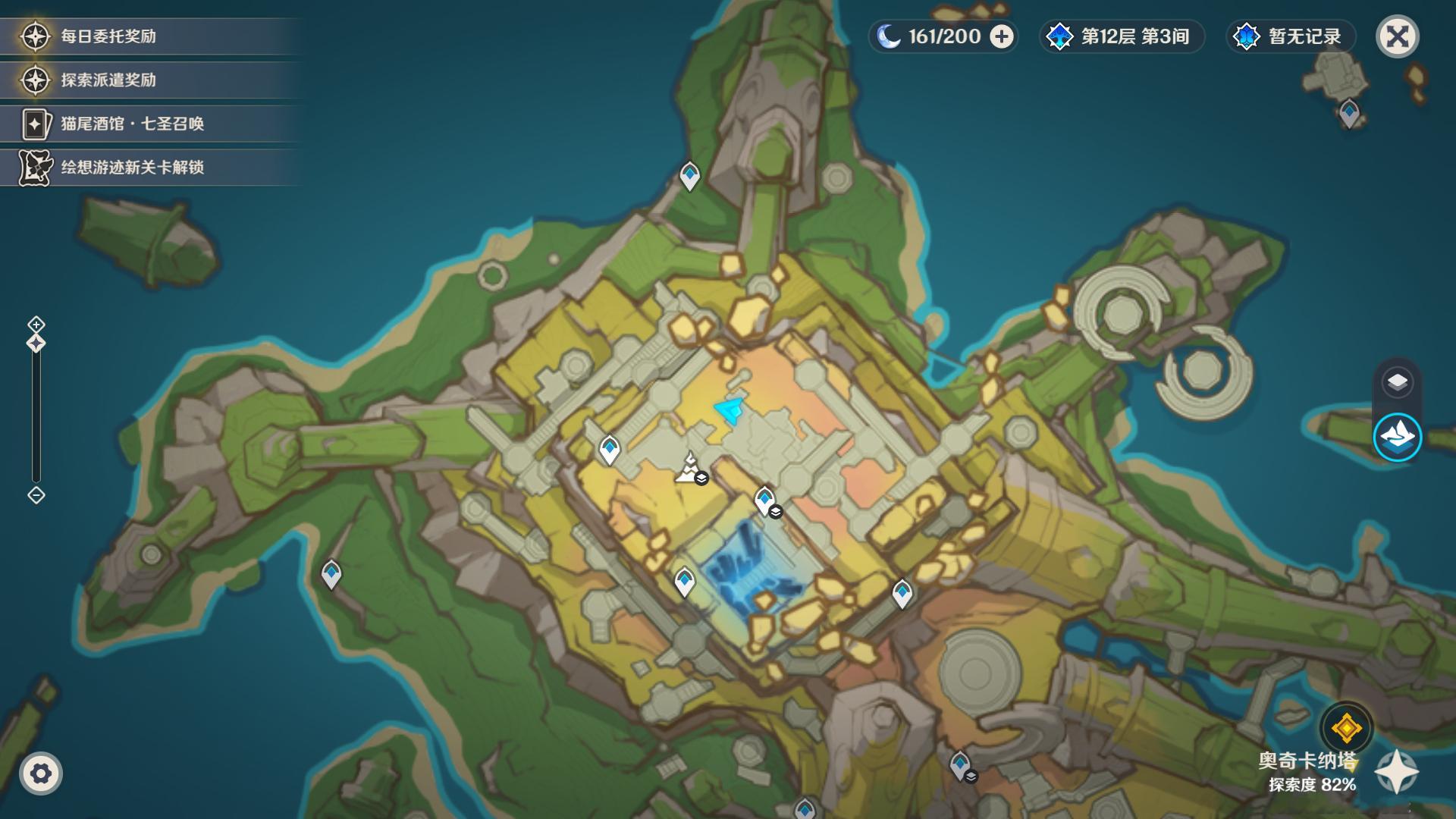Image resolution: width=1456 pixels, height=819 pixels.
Task: Open the 探索派遣奖励 expedition rewards entry
Action: [x=108, y=80]
